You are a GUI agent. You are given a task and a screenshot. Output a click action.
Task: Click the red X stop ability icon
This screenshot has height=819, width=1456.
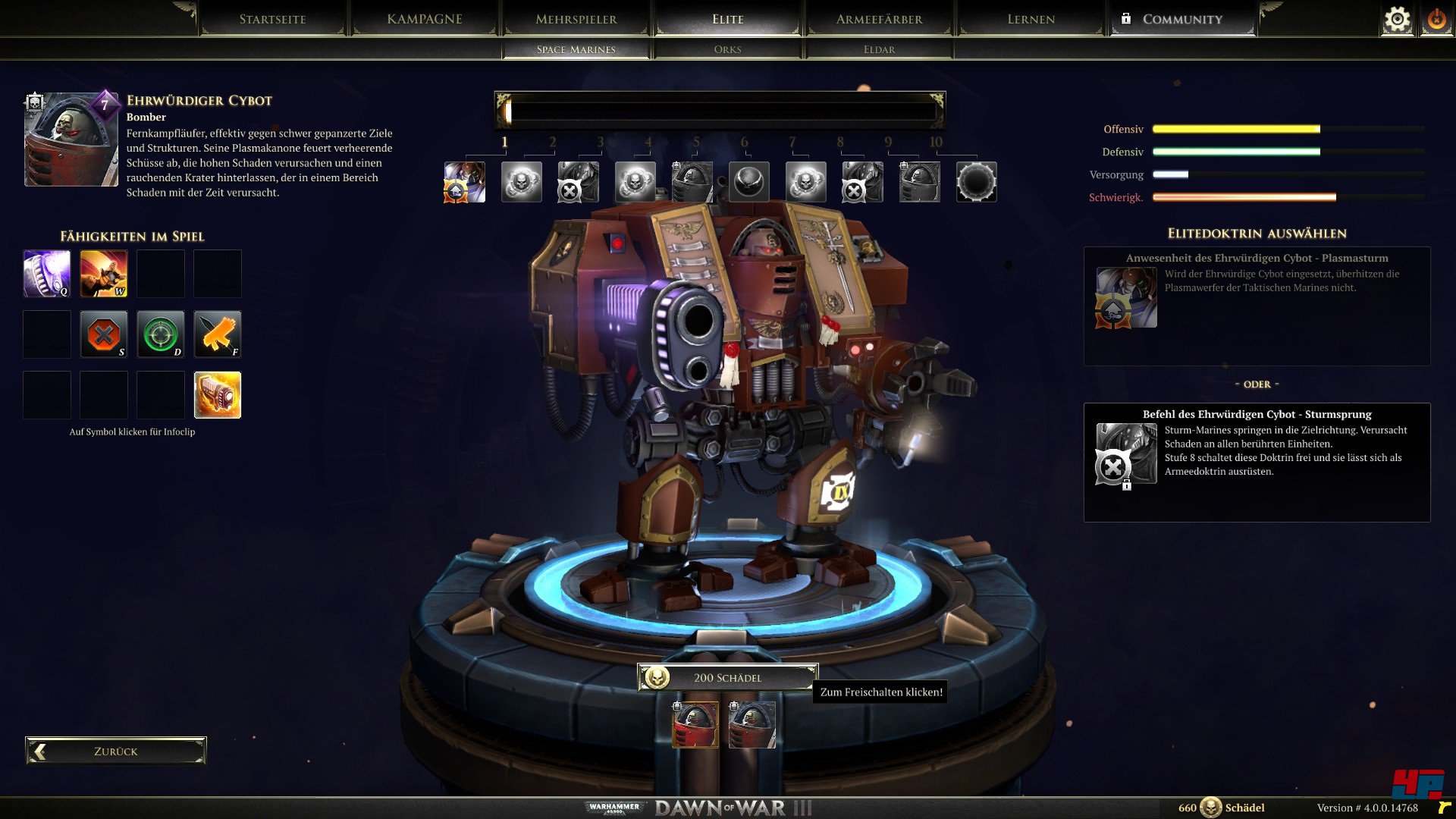tap(104, 334)
